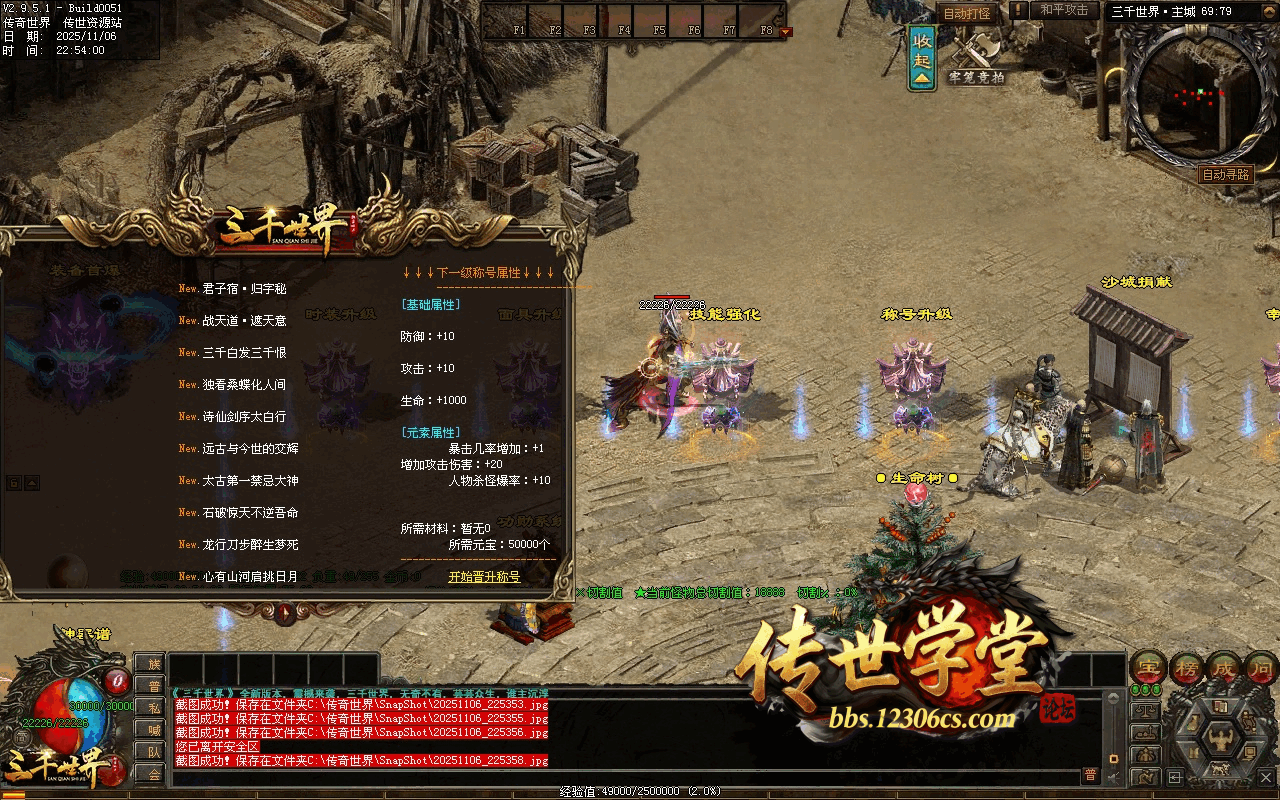The image size is (1280, 800).
Task: Open the 宝 treasure shop orb
Action: 1148,668
